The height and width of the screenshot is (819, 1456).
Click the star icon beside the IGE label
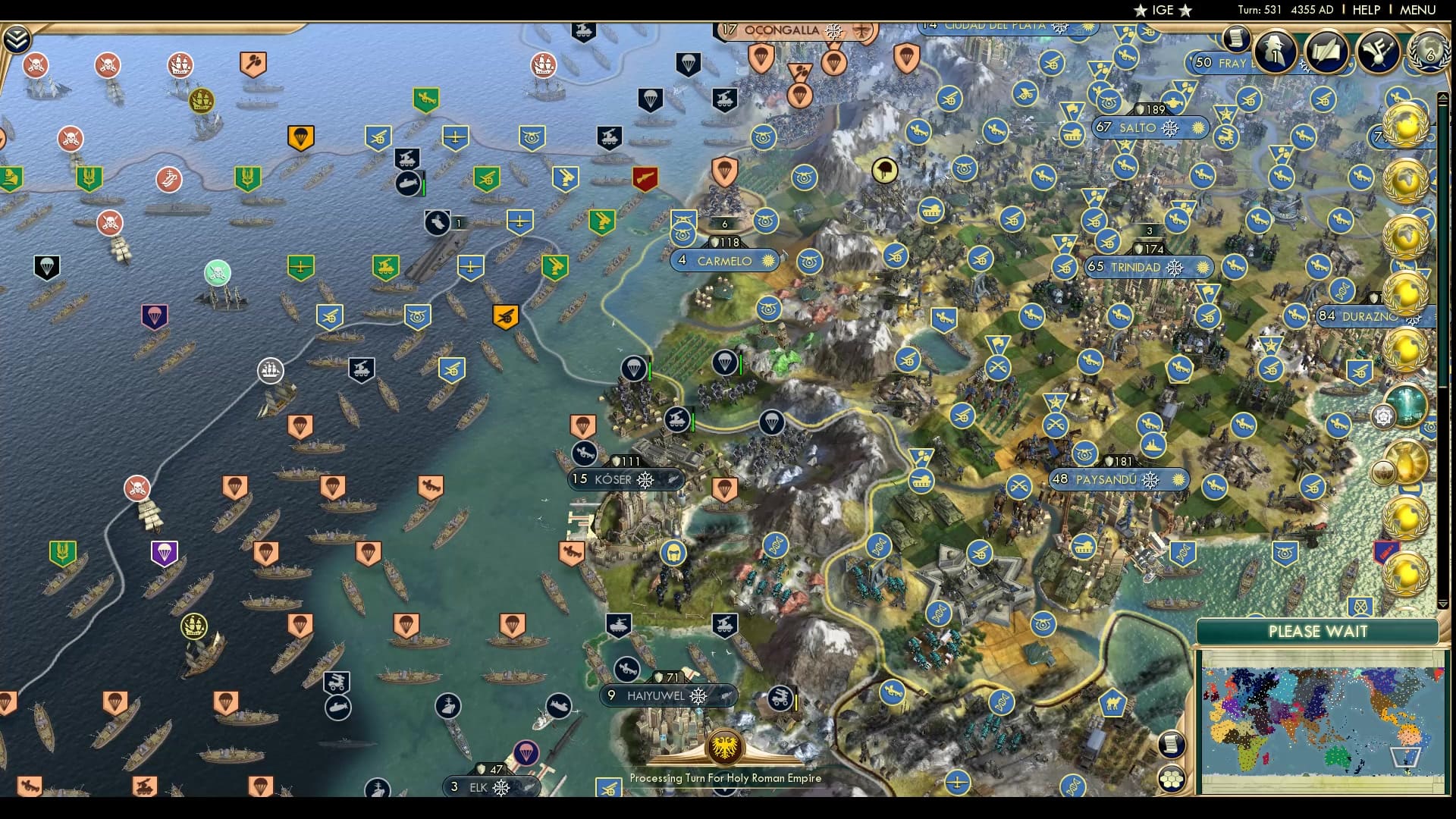[1140, 11]
